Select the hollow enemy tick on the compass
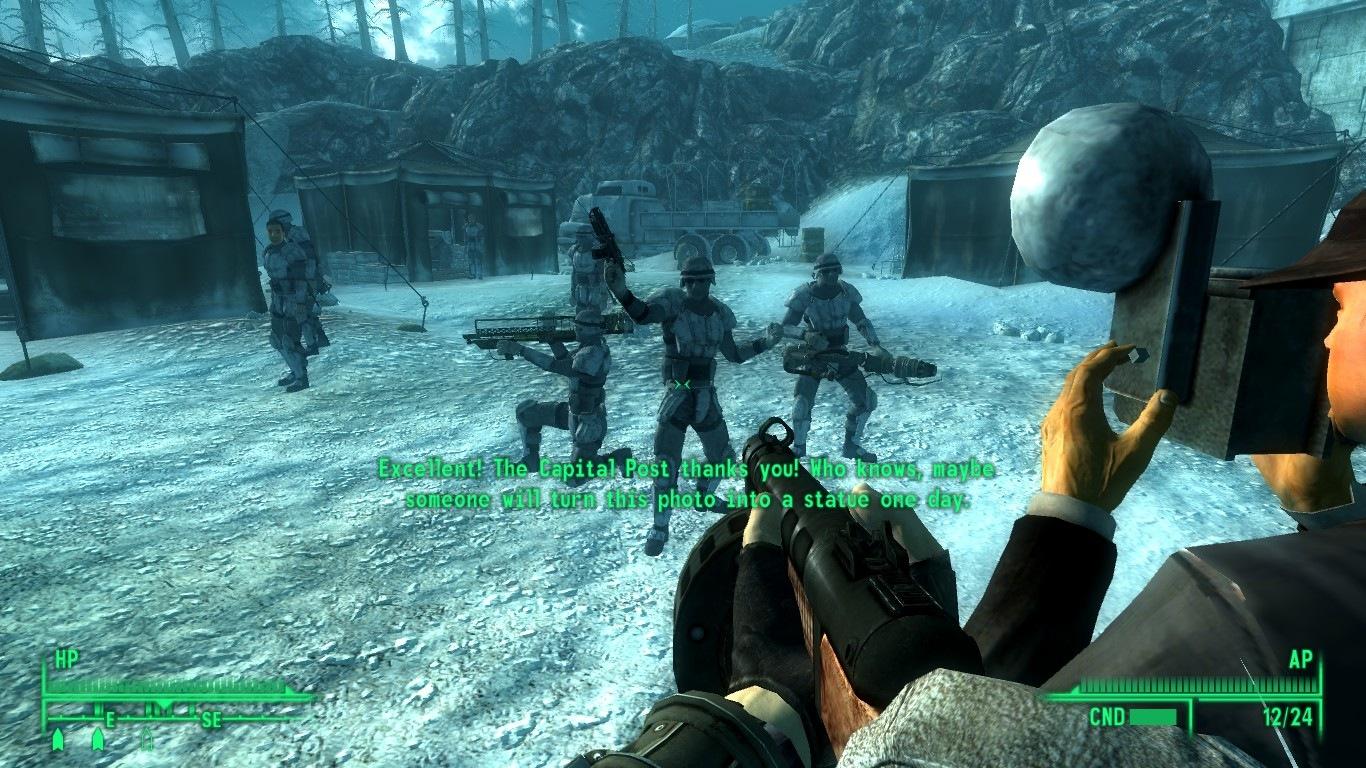Image resolution: width=1366 pixels, height=768 pixels. tap(147, 739)
